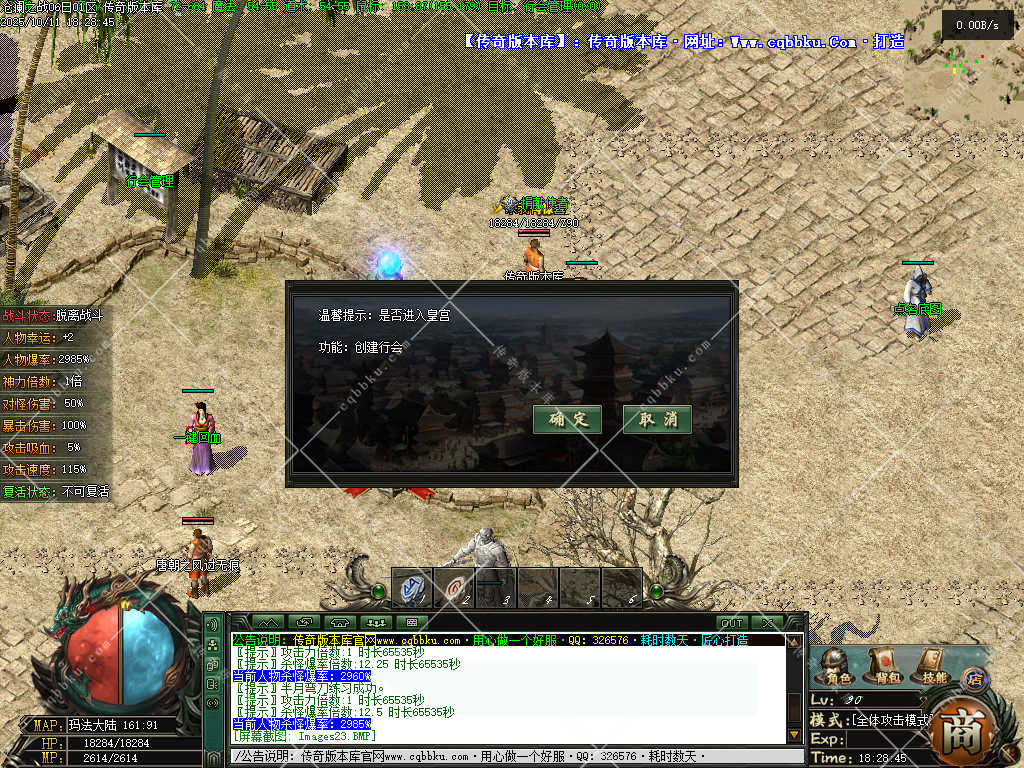1024x768 pixels.
Task: Select the blue rune skill in hotbar slot 1
Action: 412,588
